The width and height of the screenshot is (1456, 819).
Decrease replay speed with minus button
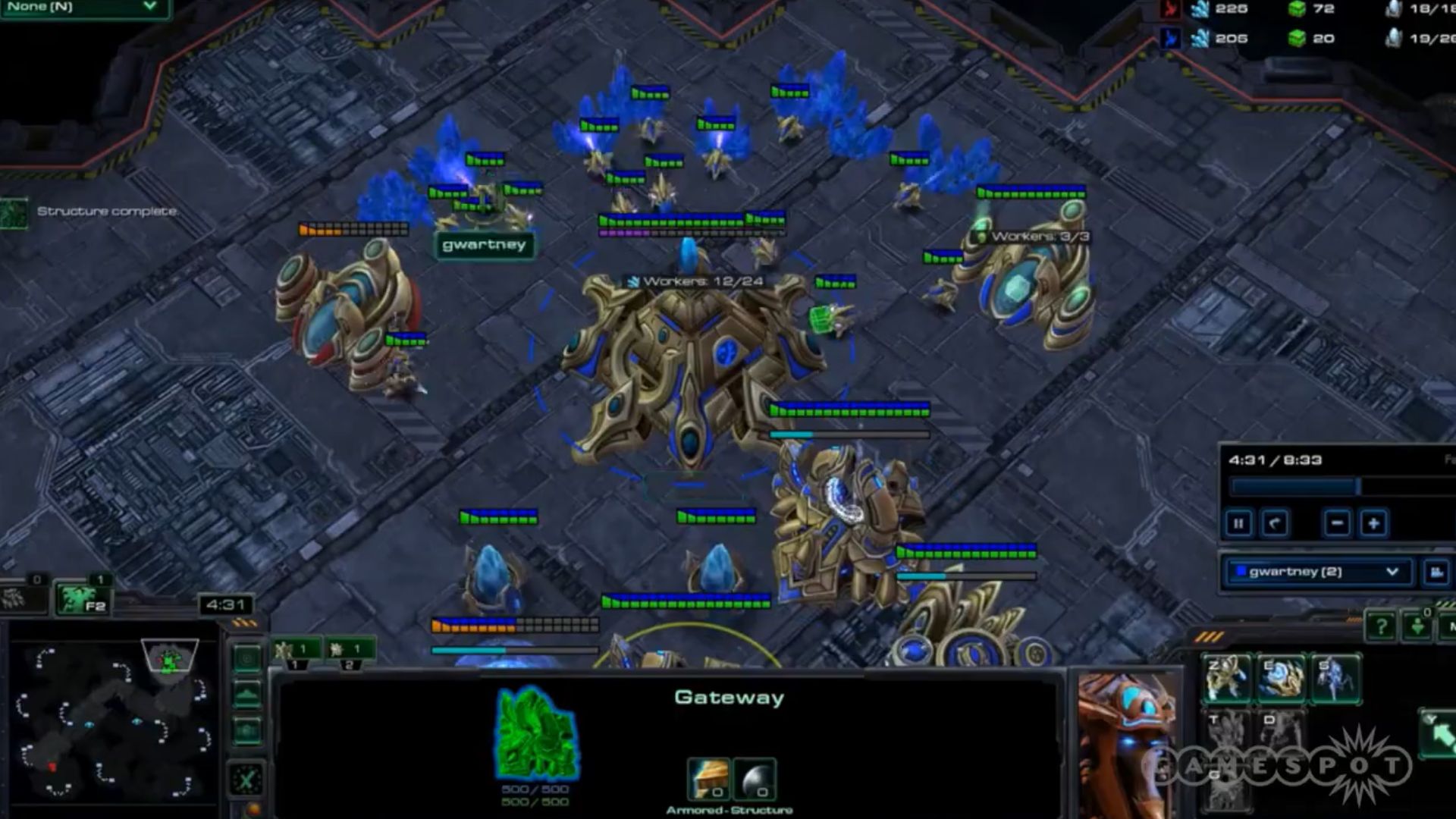coord(1337,523)
